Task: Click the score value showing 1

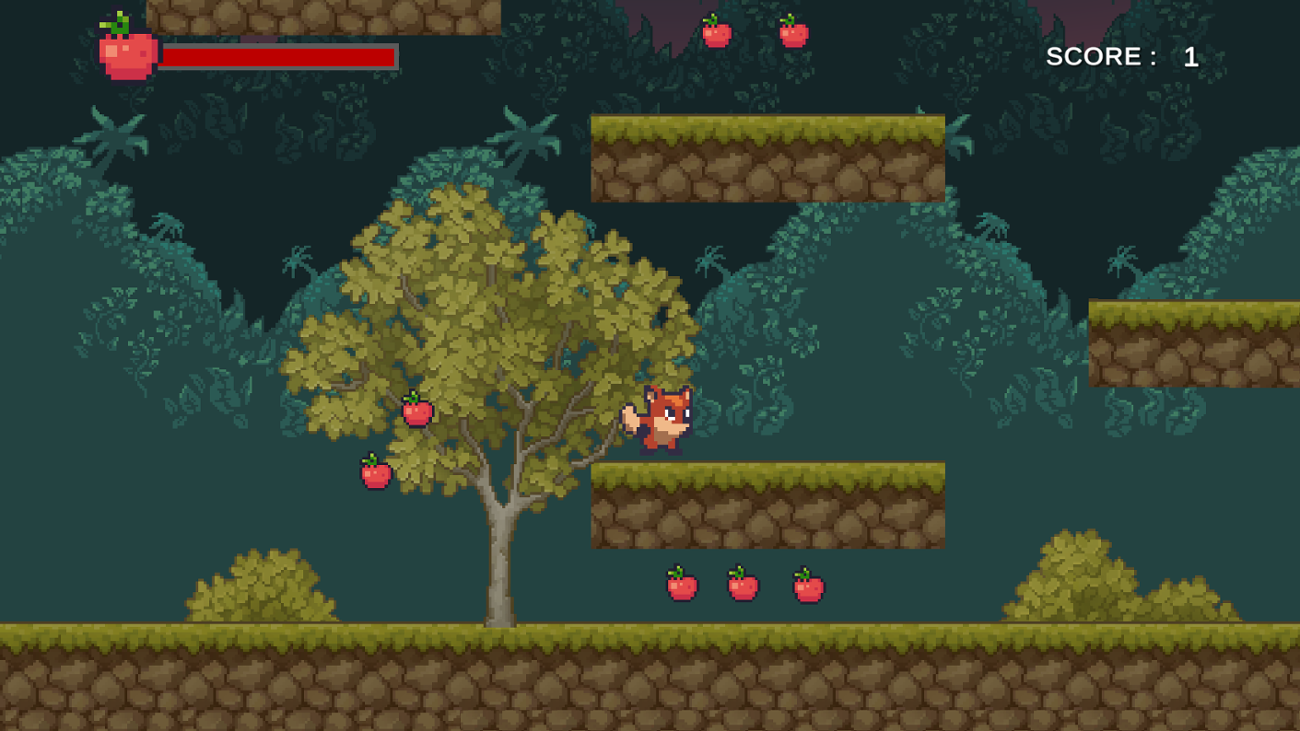Action: pyautogui.click(x=1191, y=56)
